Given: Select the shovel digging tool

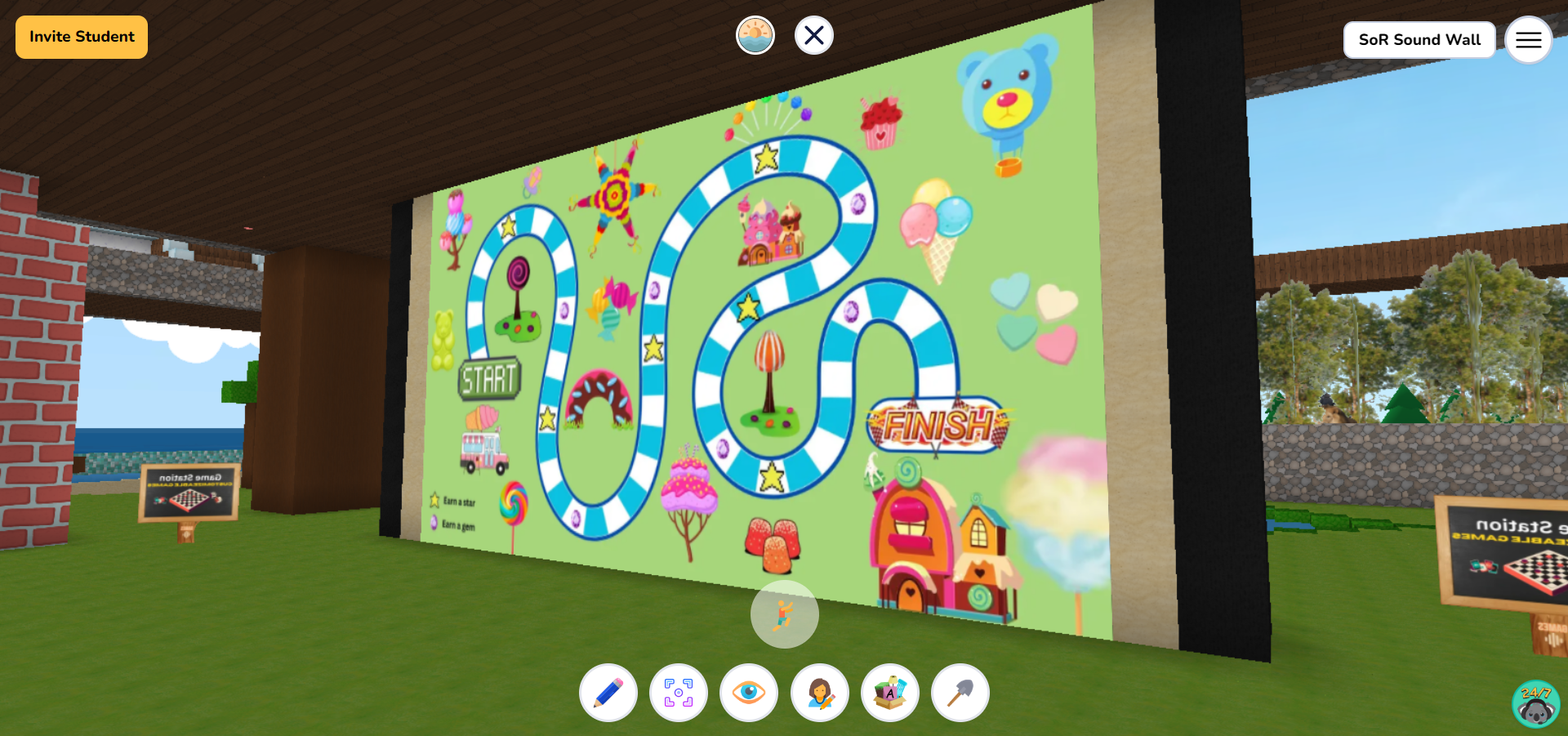Looking at the screenshot, I should (x=960, y=693).
